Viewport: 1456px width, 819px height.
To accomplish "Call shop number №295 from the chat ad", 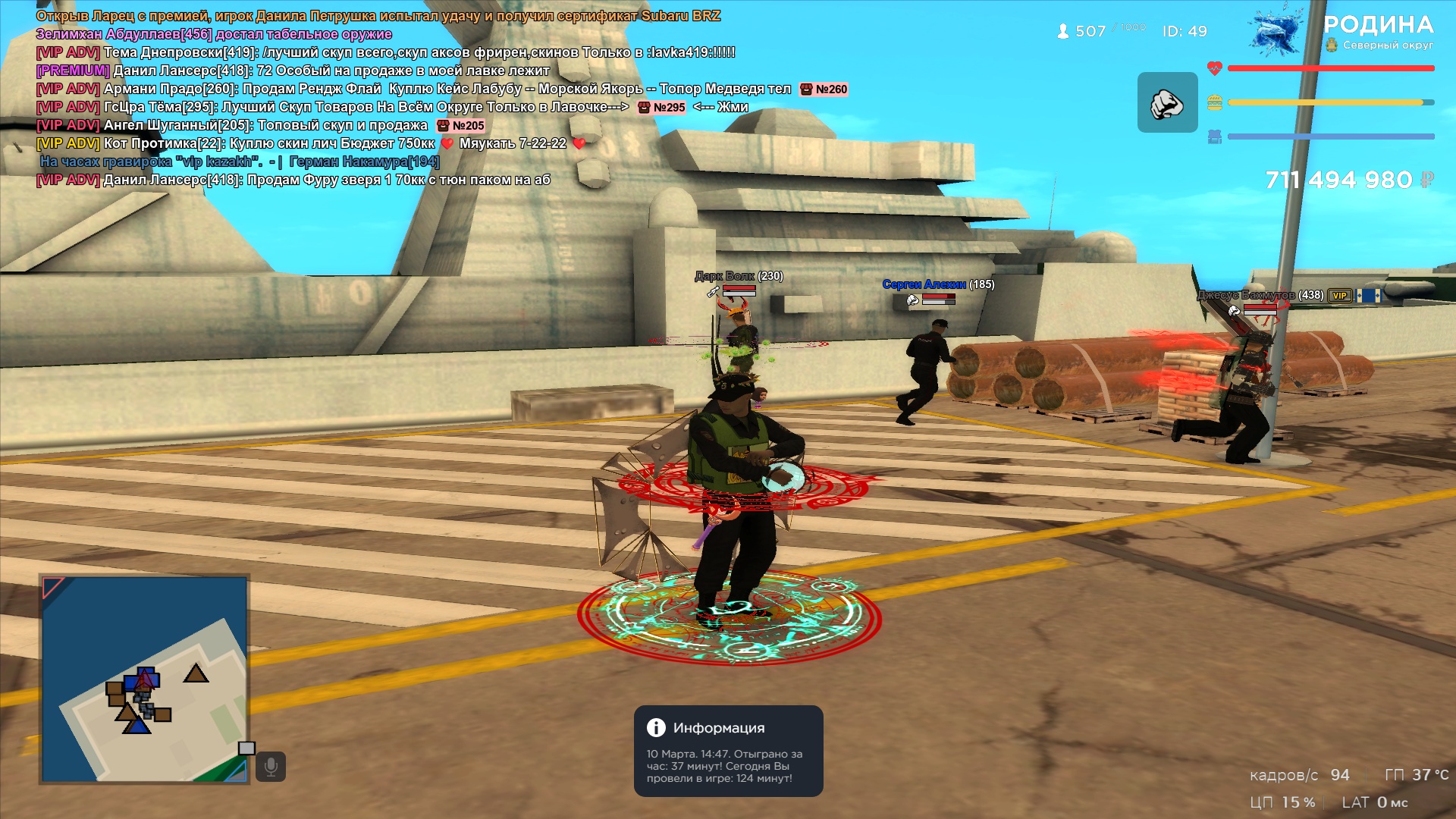I will click(x=662, y=108).
